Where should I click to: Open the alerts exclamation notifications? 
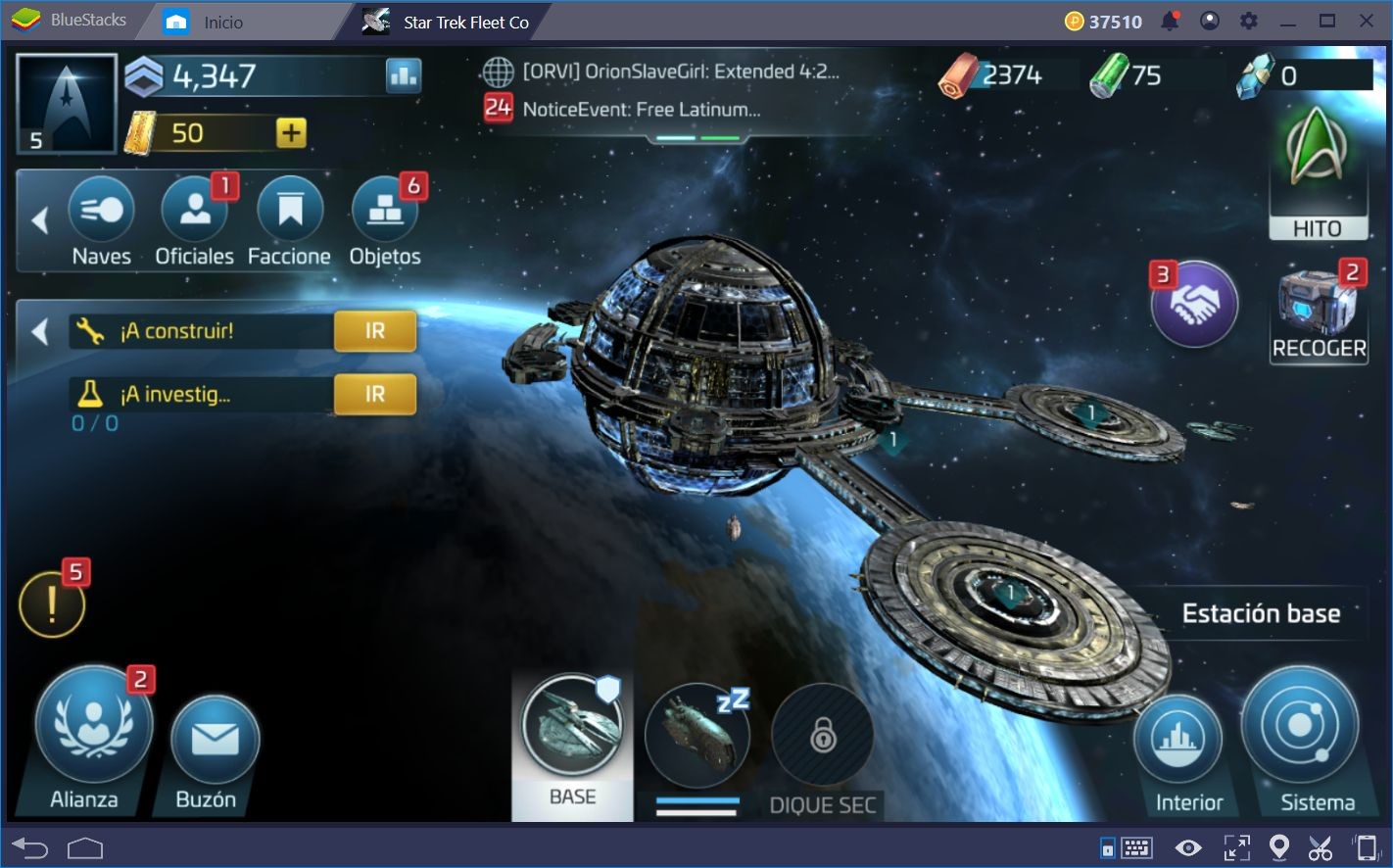(x=52, y=603)
